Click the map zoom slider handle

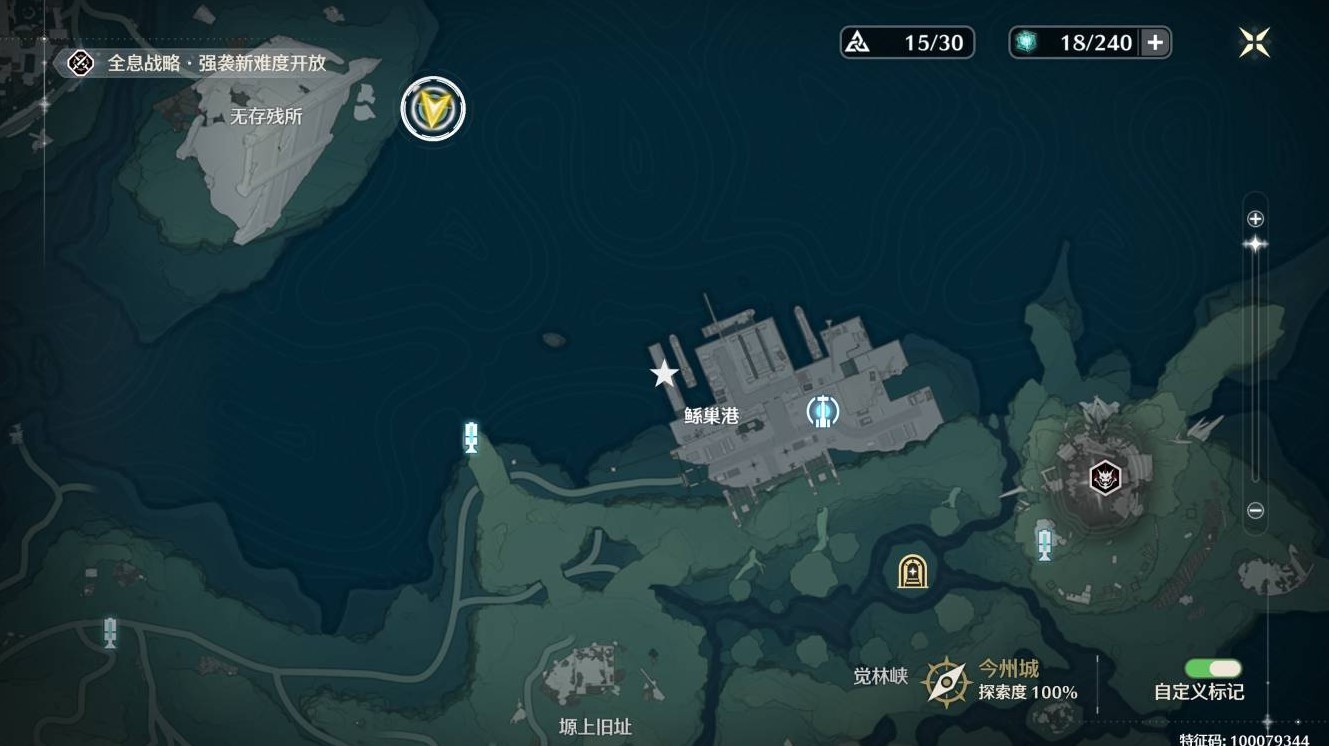click(x=1256, y=244)
